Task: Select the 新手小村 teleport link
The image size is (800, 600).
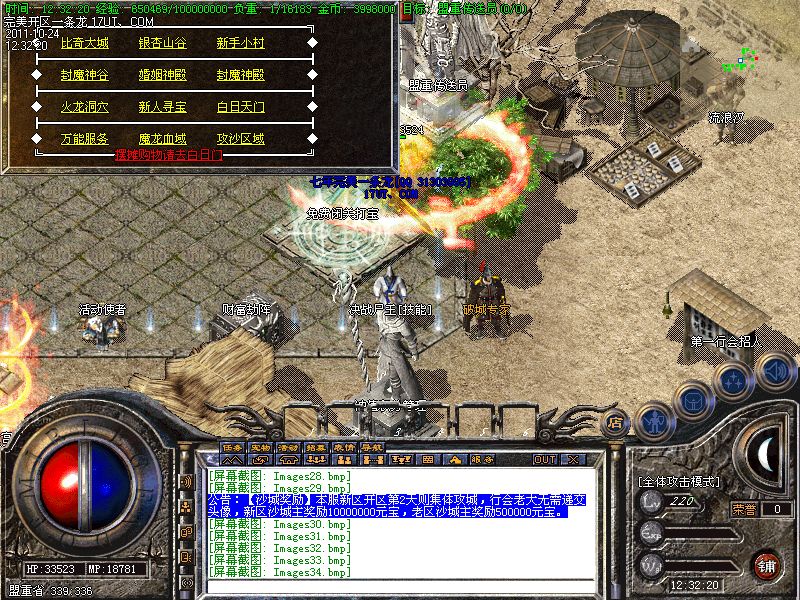Action: point(241,43)
